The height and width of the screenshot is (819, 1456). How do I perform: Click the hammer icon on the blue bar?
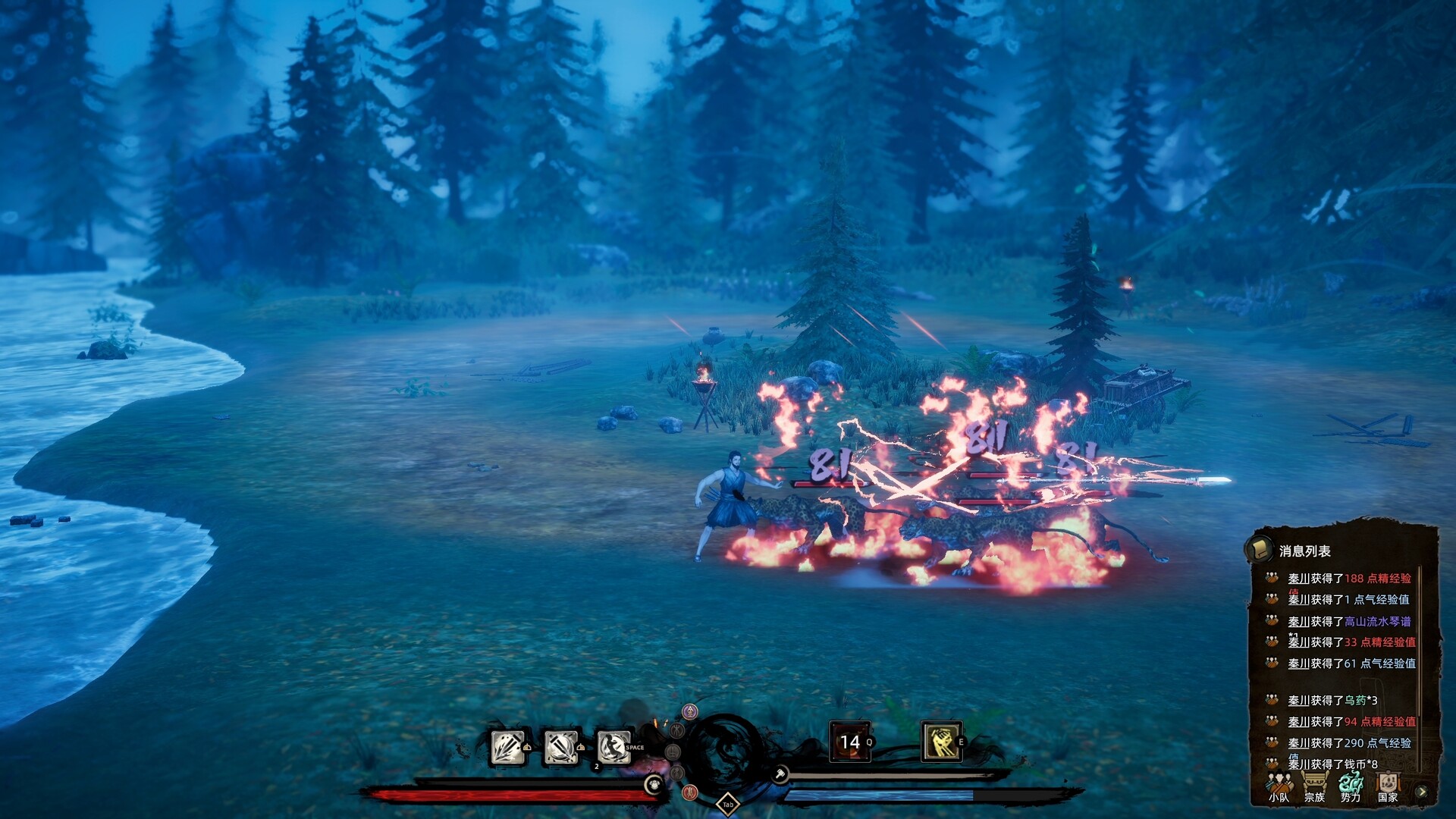[x=781, y=773]
